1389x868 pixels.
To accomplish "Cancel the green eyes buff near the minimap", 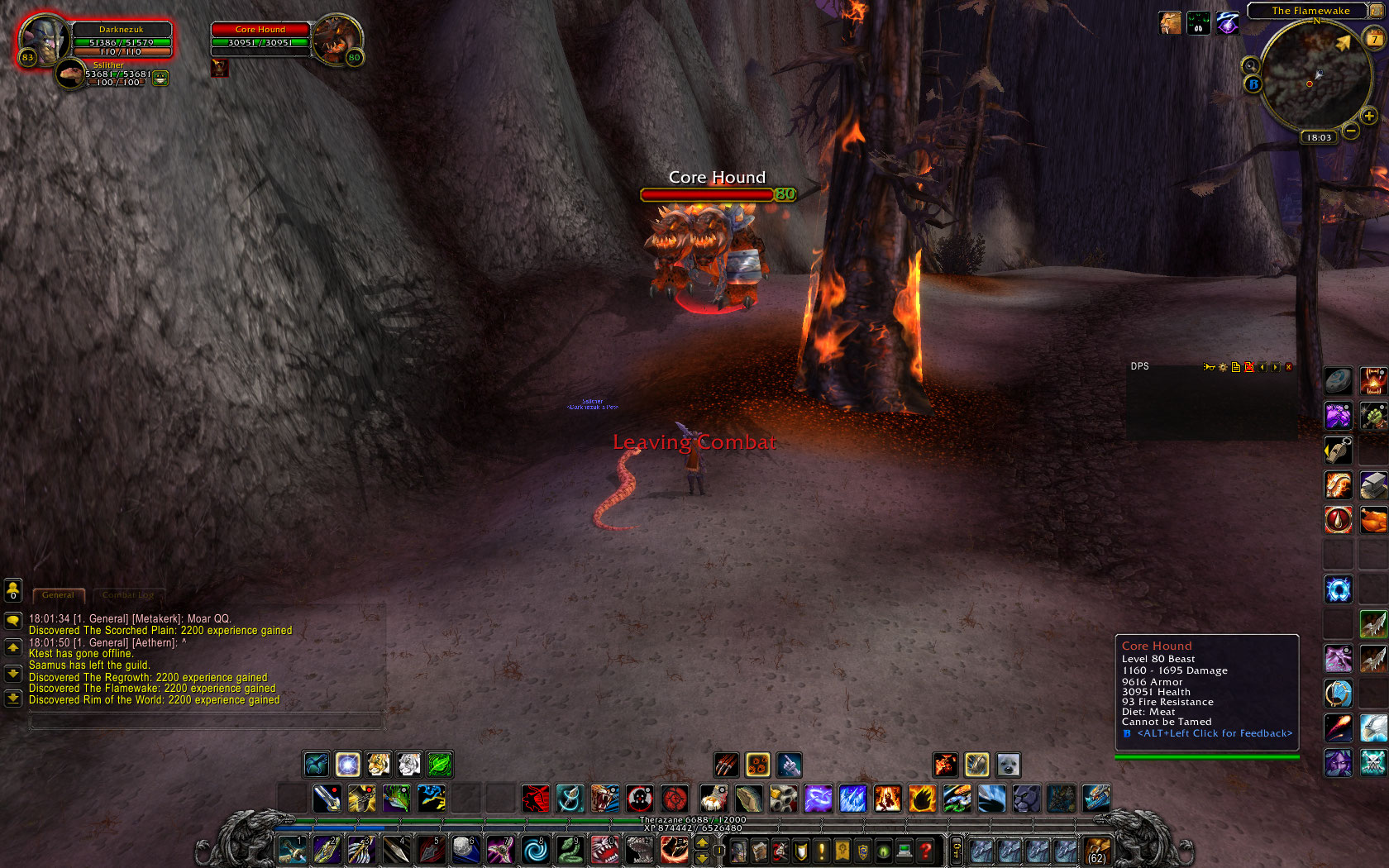I will [1199, 22].
